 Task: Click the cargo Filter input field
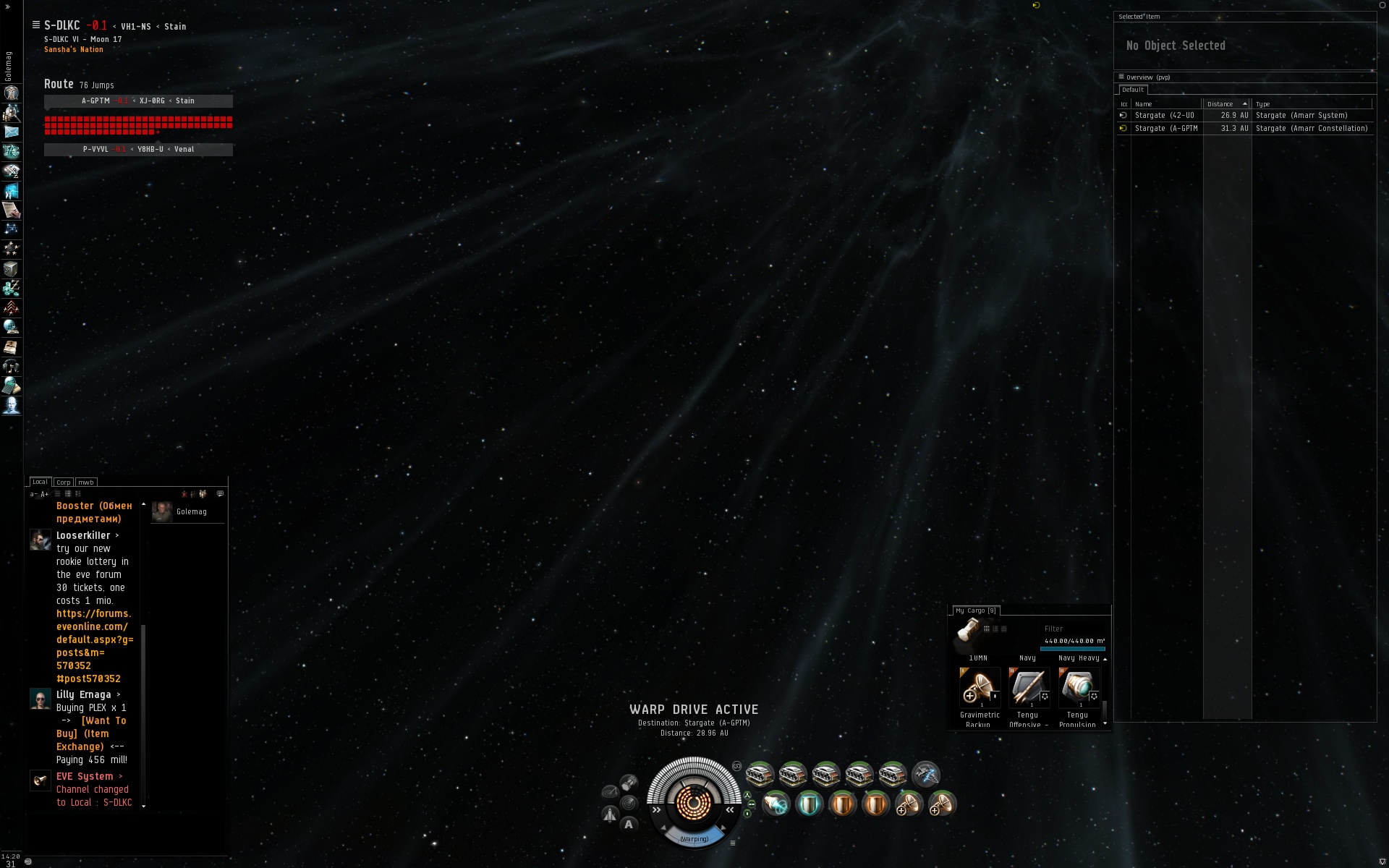tap(1073, 629)
